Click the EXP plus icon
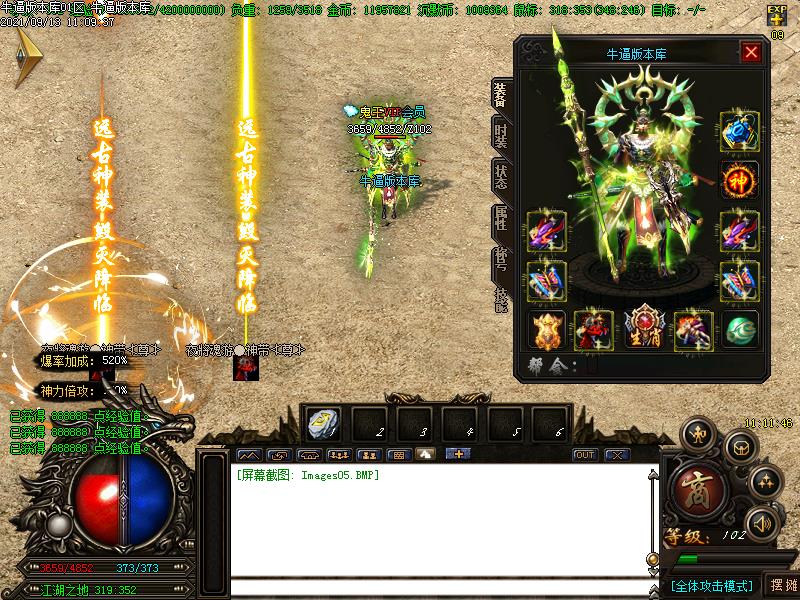The width and height of the screenshot is (800, 600). (776, 15)
